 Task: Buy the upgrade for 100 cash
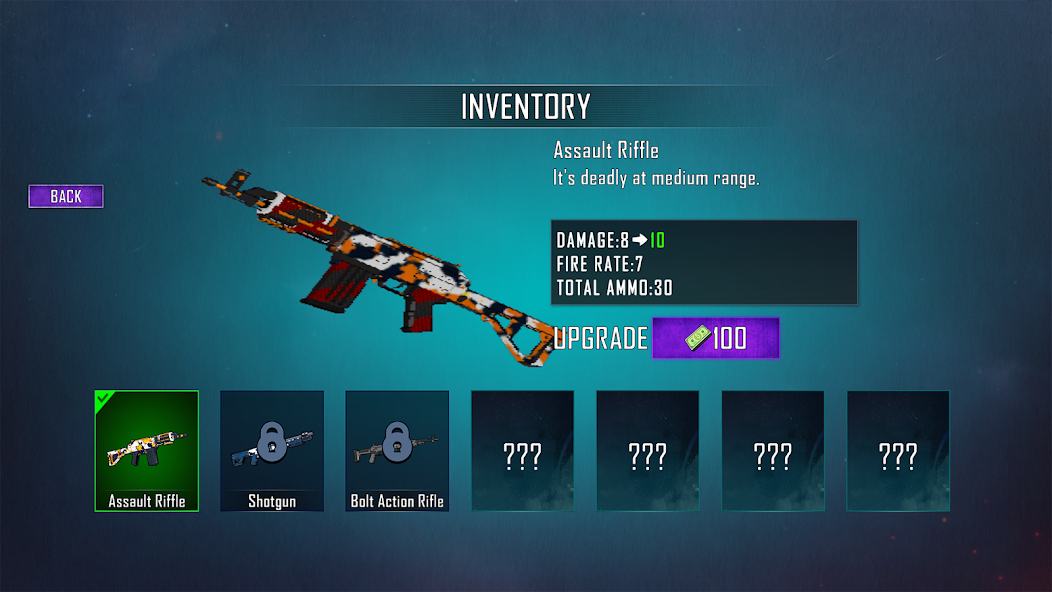point(715,338)
